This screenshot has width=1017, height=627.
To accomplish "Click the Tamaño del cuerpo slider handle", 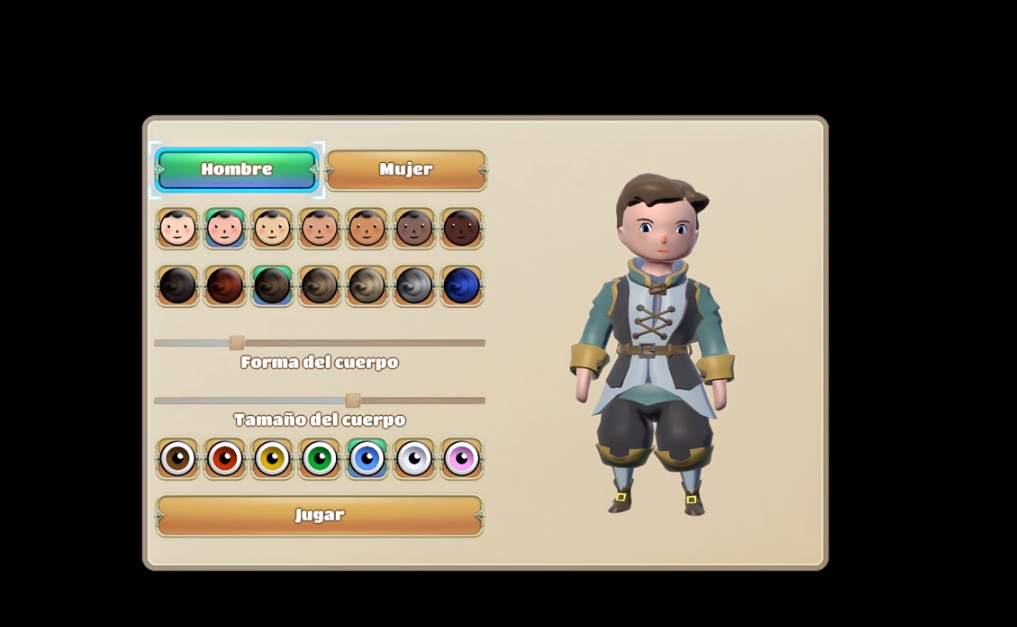I will [353, 401].
